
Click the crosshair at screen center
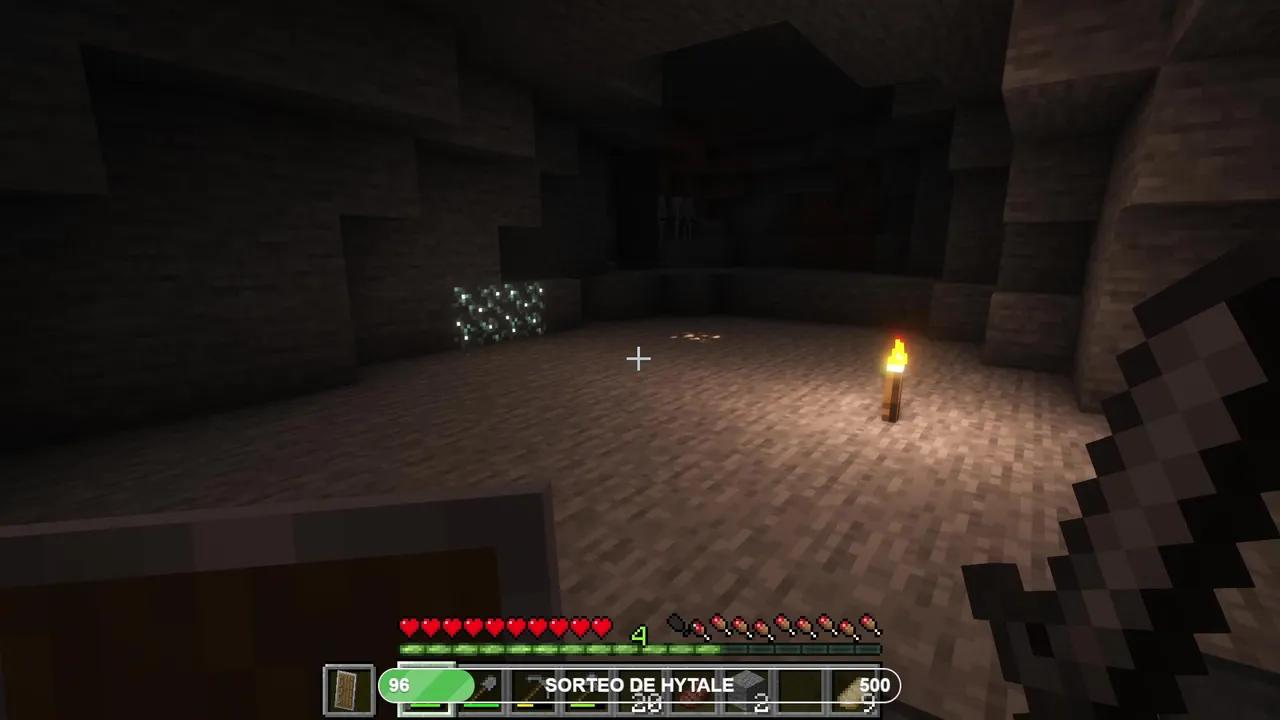tap(638, 358)
